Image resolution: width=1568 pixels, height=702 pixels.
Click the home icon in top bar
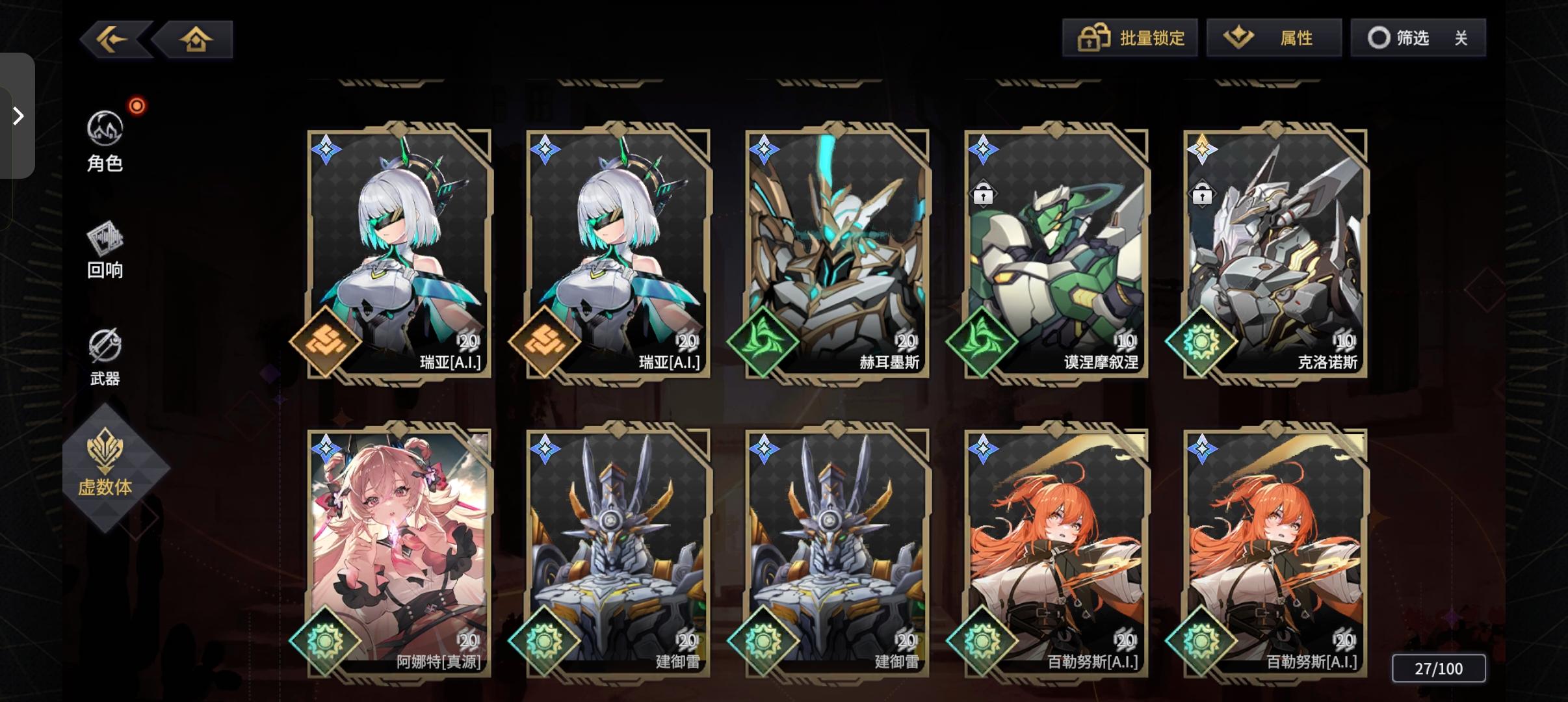click(x=194, y=39)
